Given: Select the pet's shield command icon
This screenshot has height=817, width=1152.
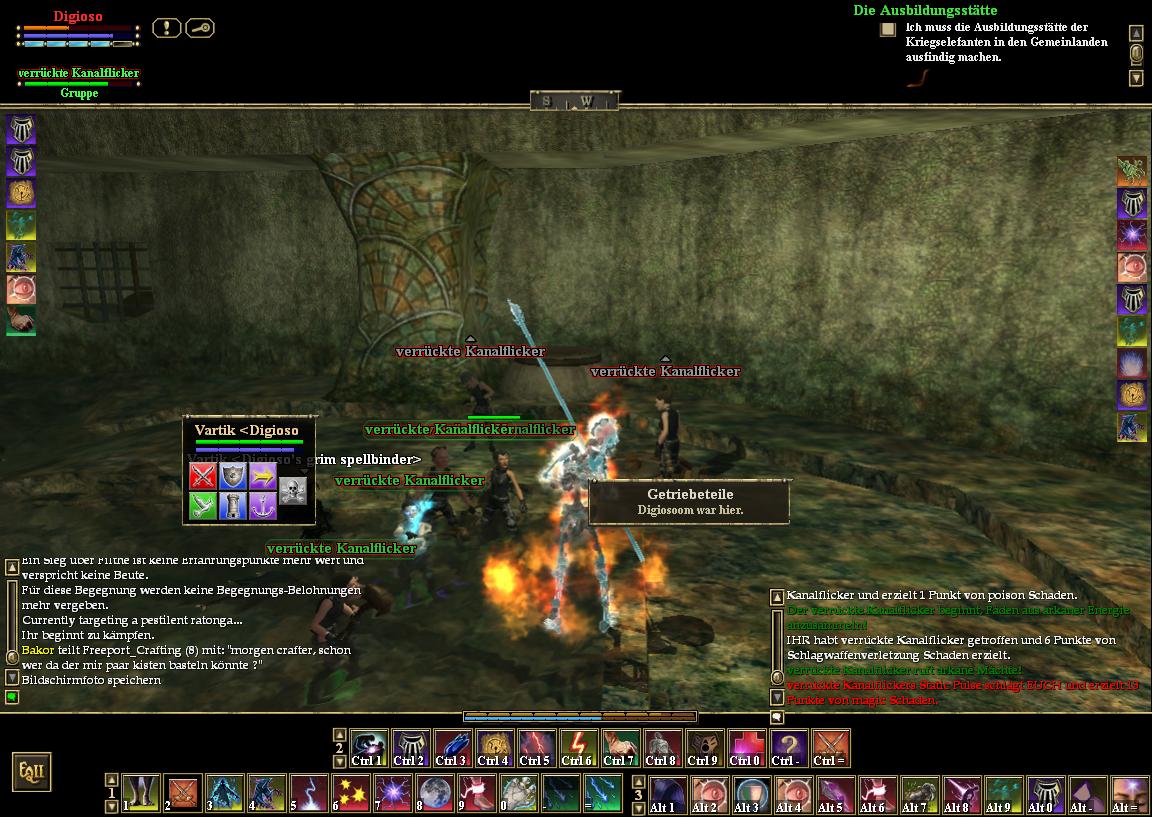Looking at the screenshot, I should pyautogui.click(x=233, y=475).
